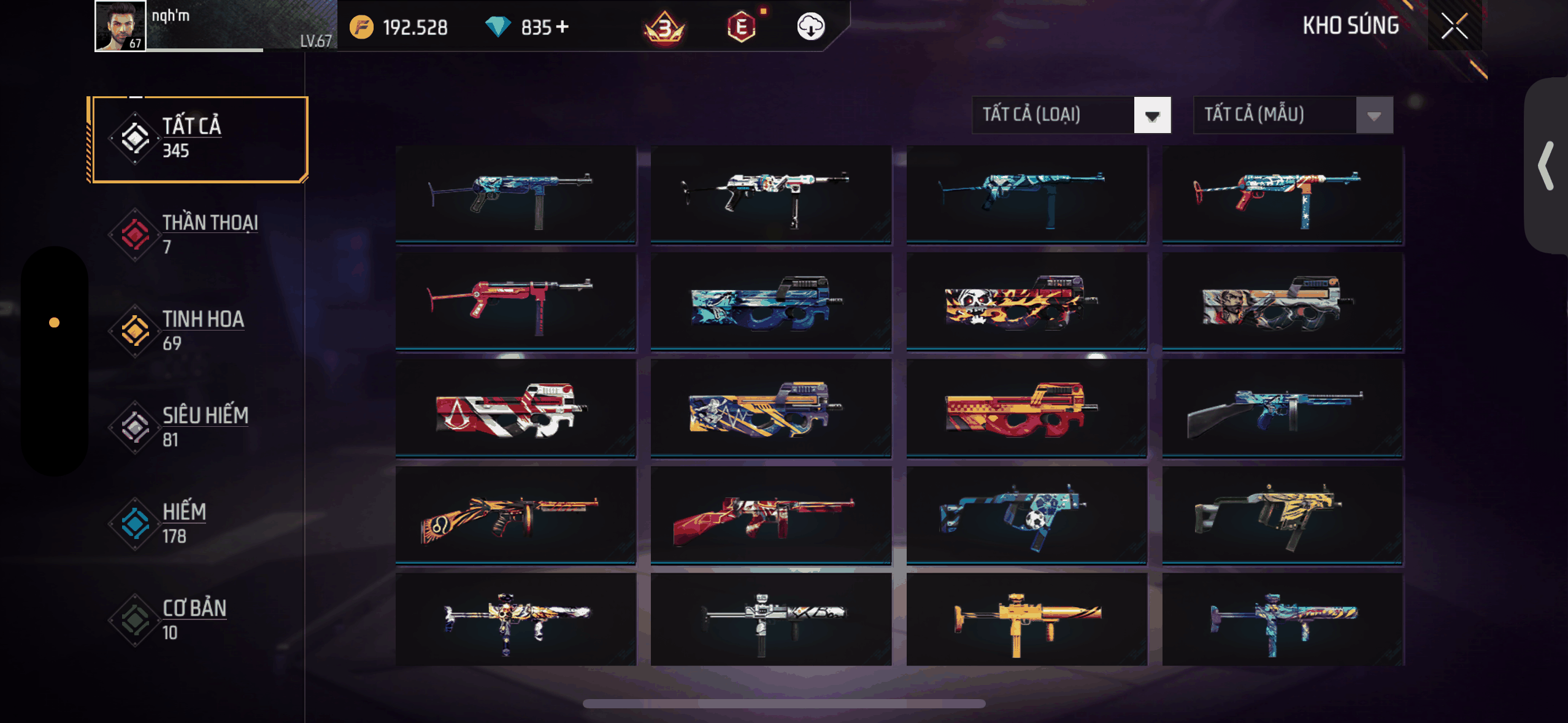Tap the cloud download icon
This screenshot has height=723, width=1568.
810,27
